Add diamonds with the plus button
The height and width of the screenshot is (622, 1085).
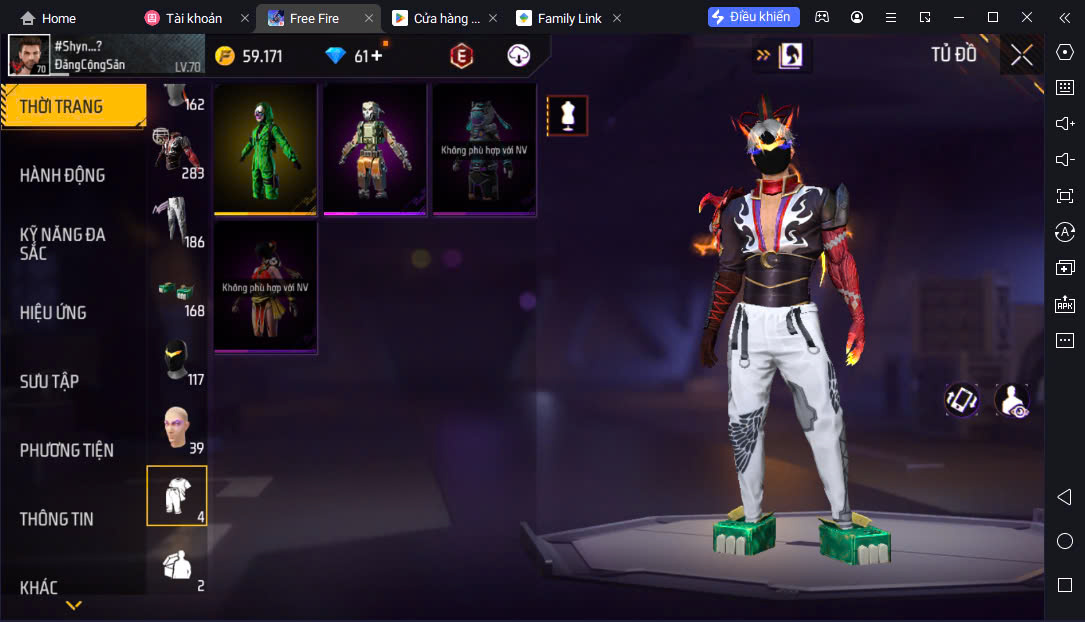(x=377, y=56)
